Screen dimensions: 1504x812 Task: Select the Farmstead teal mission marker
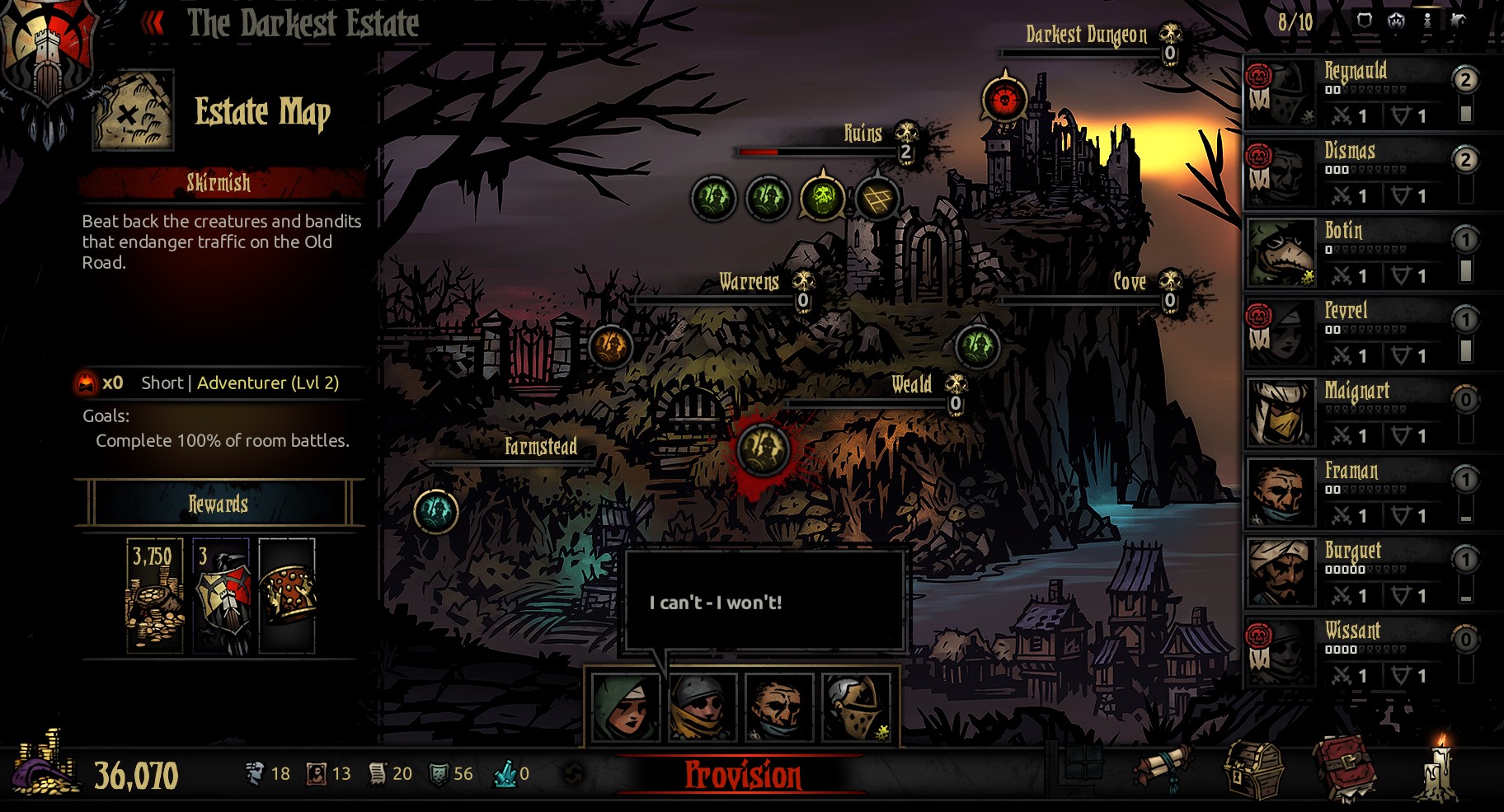[x=435, y=511]
